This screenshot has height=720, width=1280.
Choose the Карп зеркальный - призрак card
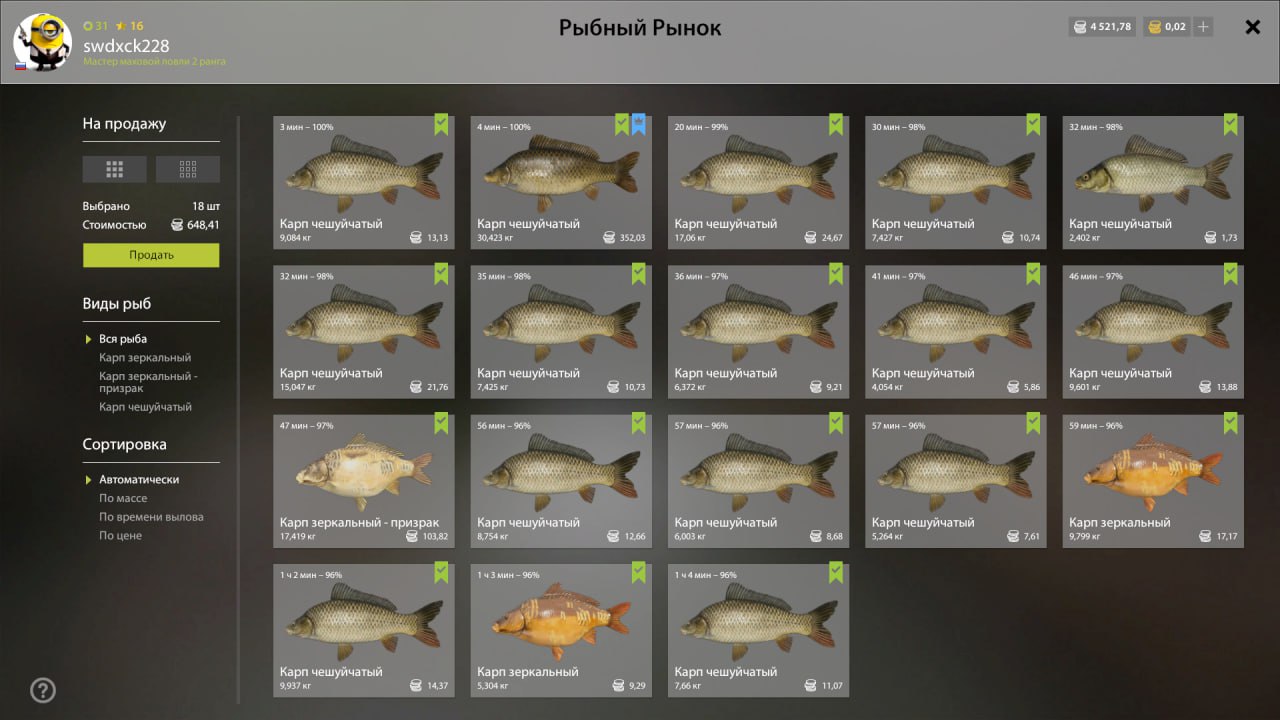(x=363, y=481)
